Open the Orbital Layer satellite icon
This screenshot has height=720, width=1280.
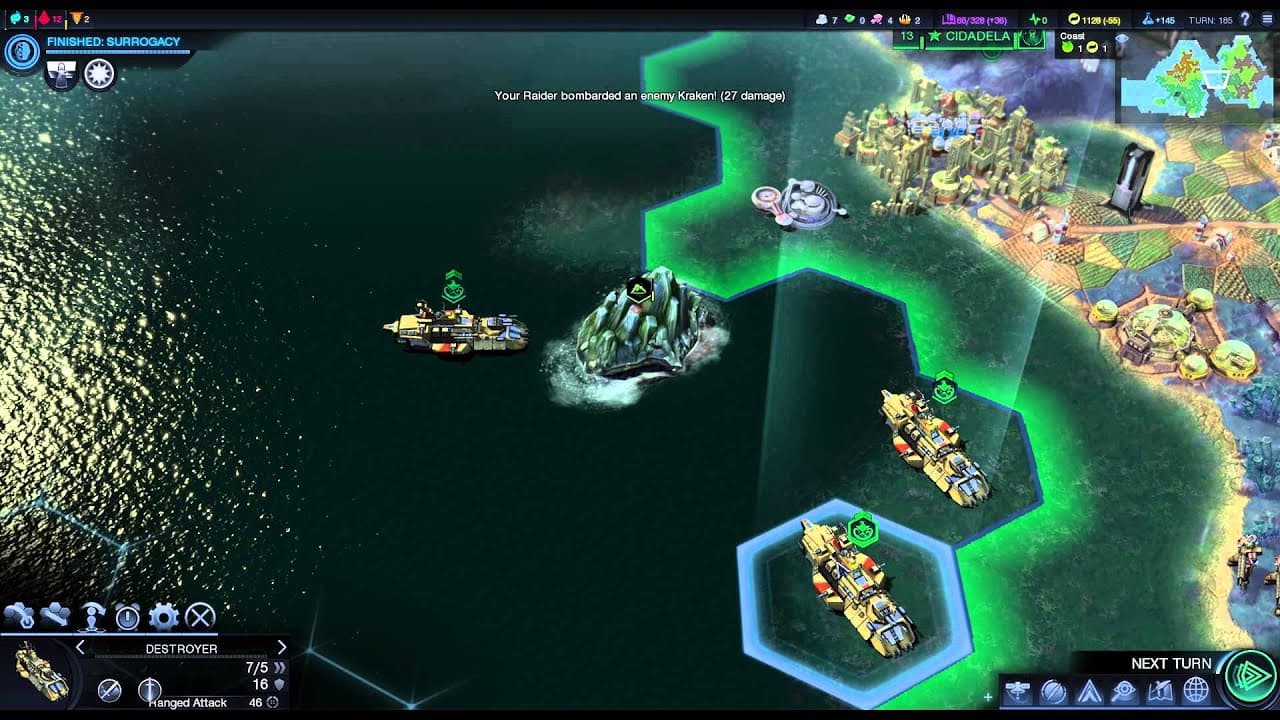[x=1017, y=691]
